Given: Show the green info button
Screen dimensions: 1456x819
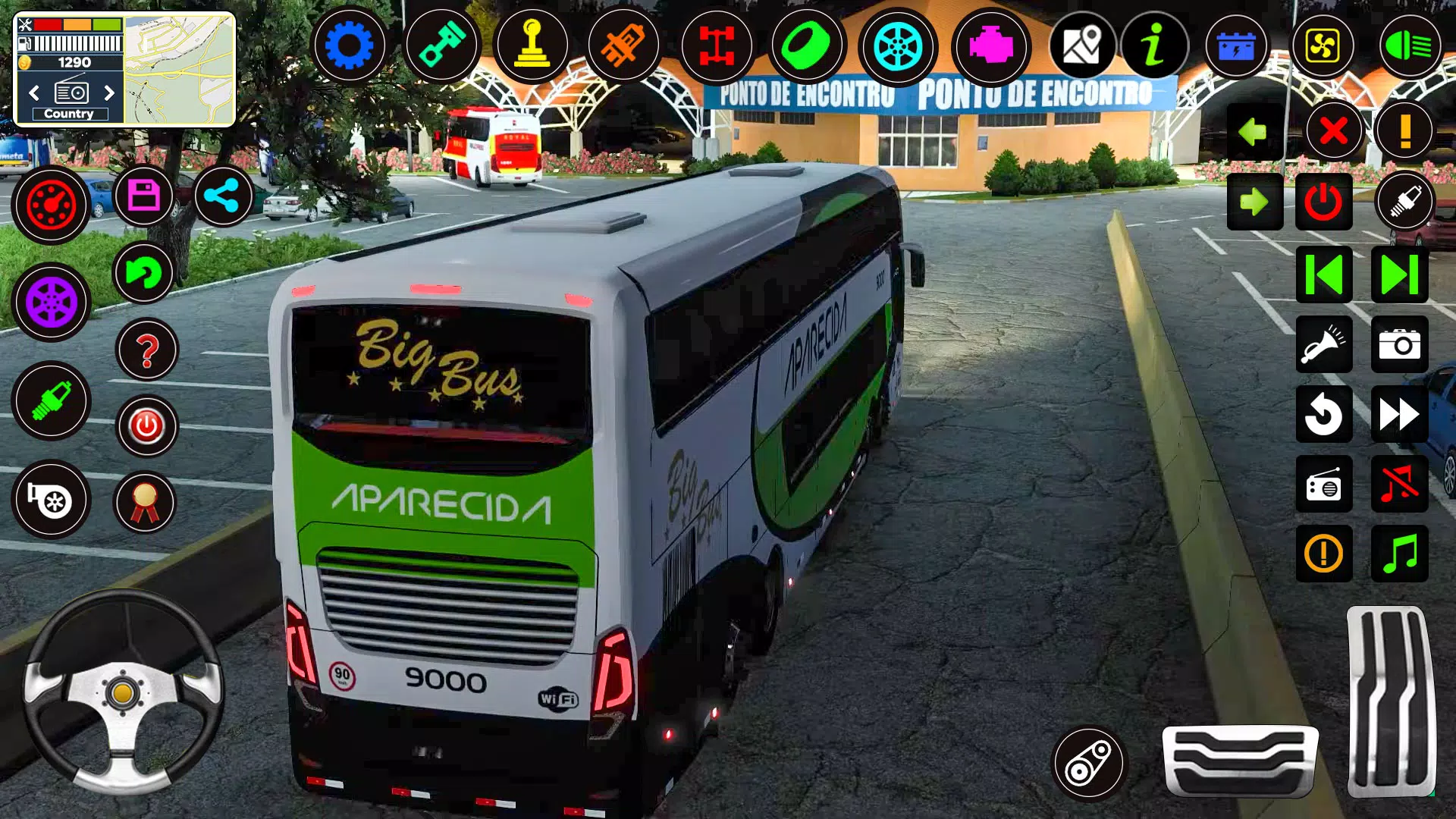Looking at the screenshot, I should click(1153, 46).
